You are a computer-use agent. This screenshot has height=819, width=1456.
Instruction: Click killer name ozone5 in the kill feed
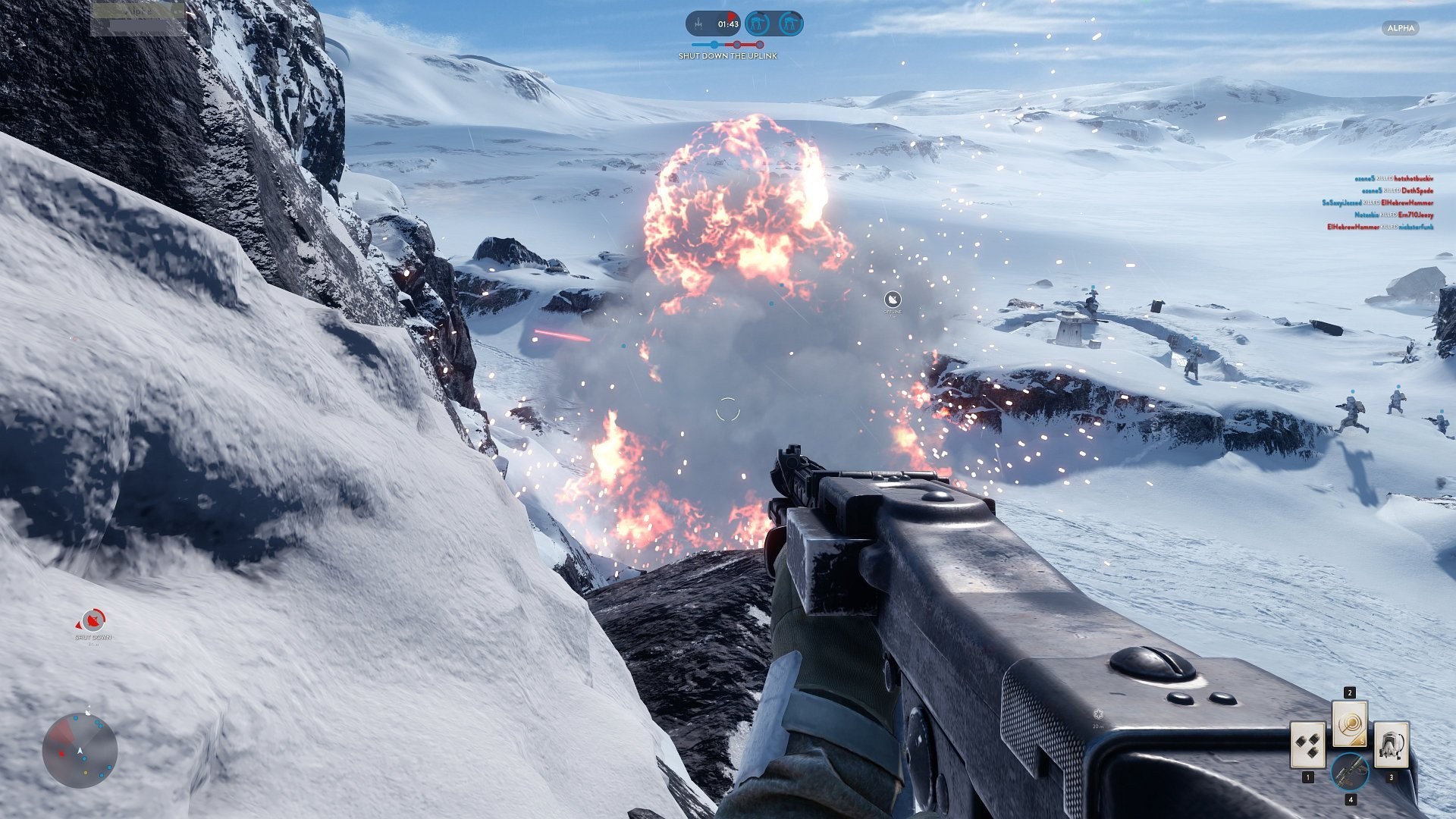coord(1366,179)
